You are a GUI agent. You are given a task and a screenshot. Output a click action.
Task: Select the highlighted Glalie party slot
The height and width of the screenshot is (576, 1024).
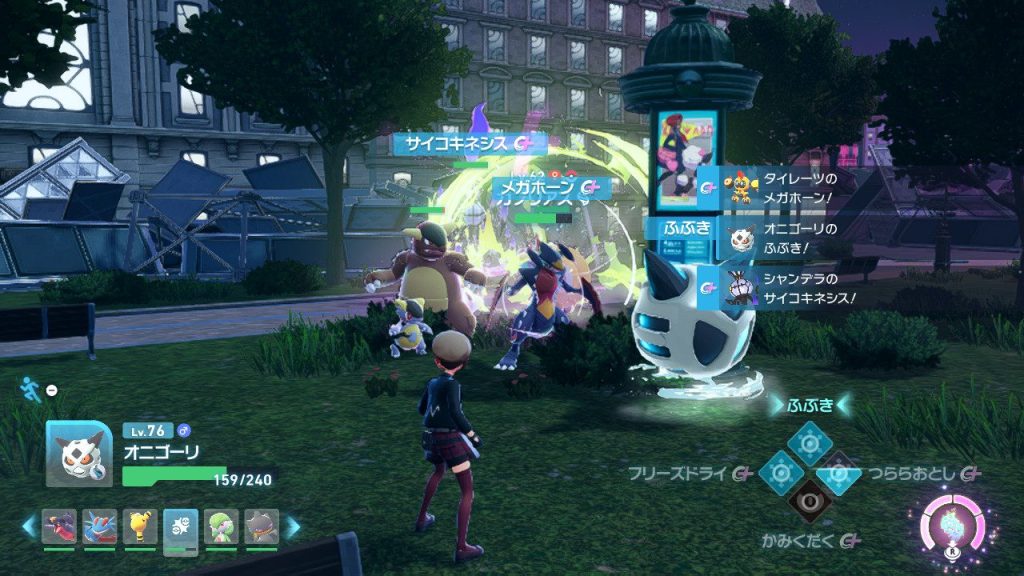click(x=181, y=526)
